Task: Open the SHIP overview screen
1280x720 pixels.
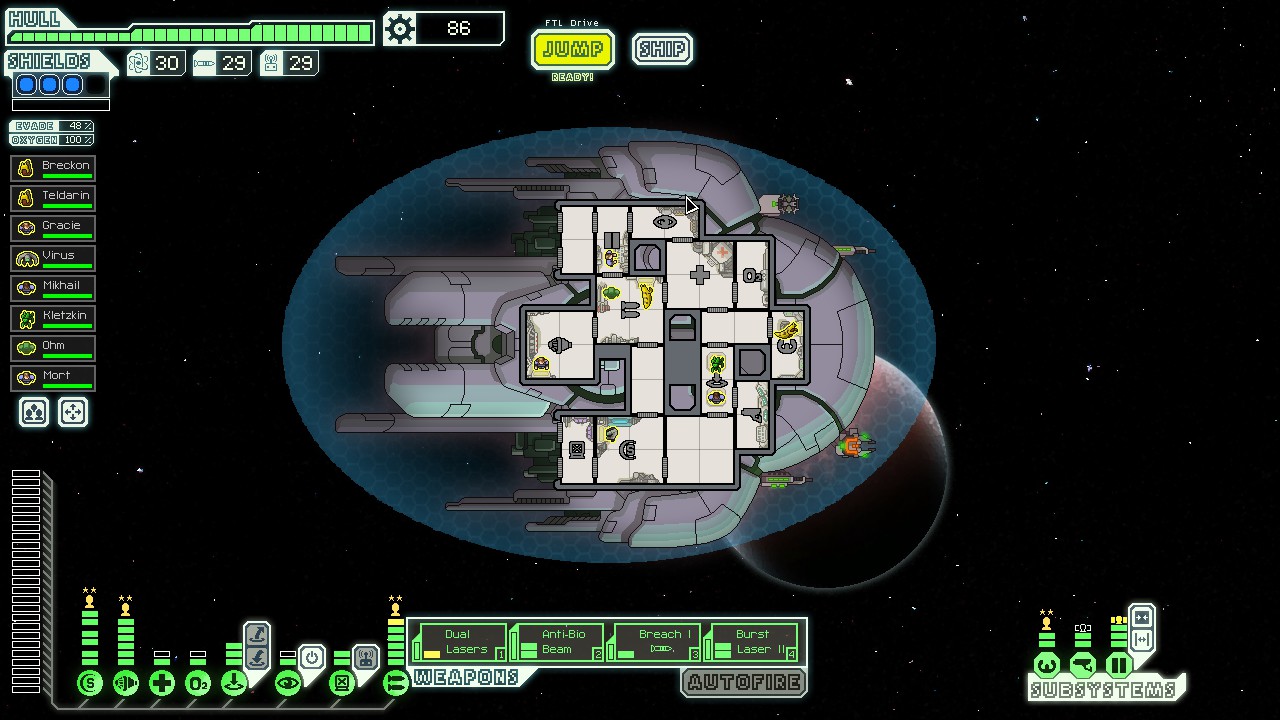Action: point(661,49)
